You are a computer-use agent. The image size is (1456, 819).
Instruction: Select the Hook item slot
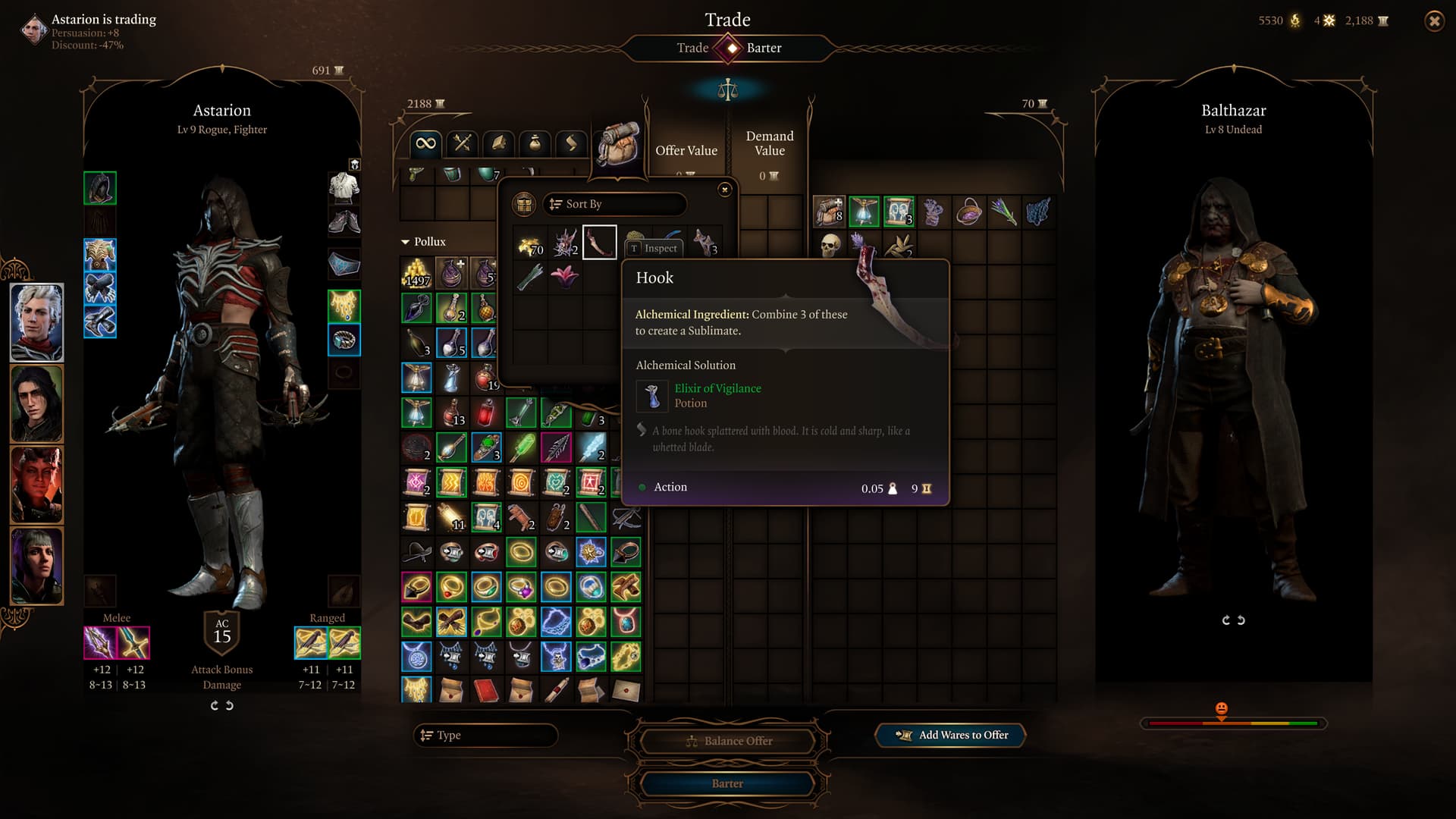(599, 243)
